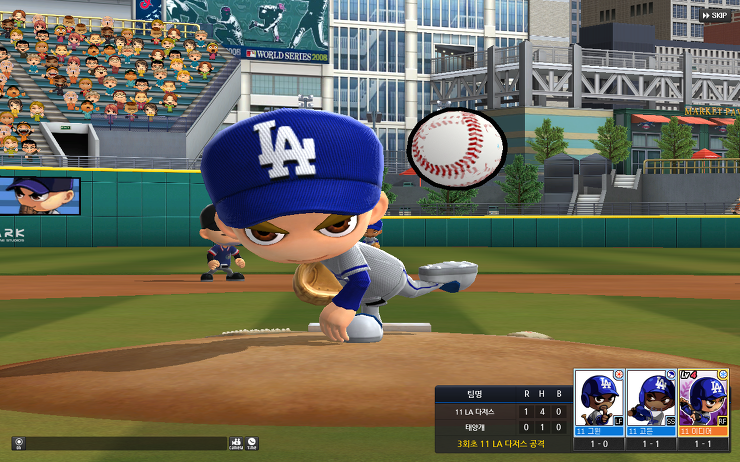Open the Camera view option
Image resolution: width=740 pixels, height=462 pixels.
click(236, 442)
